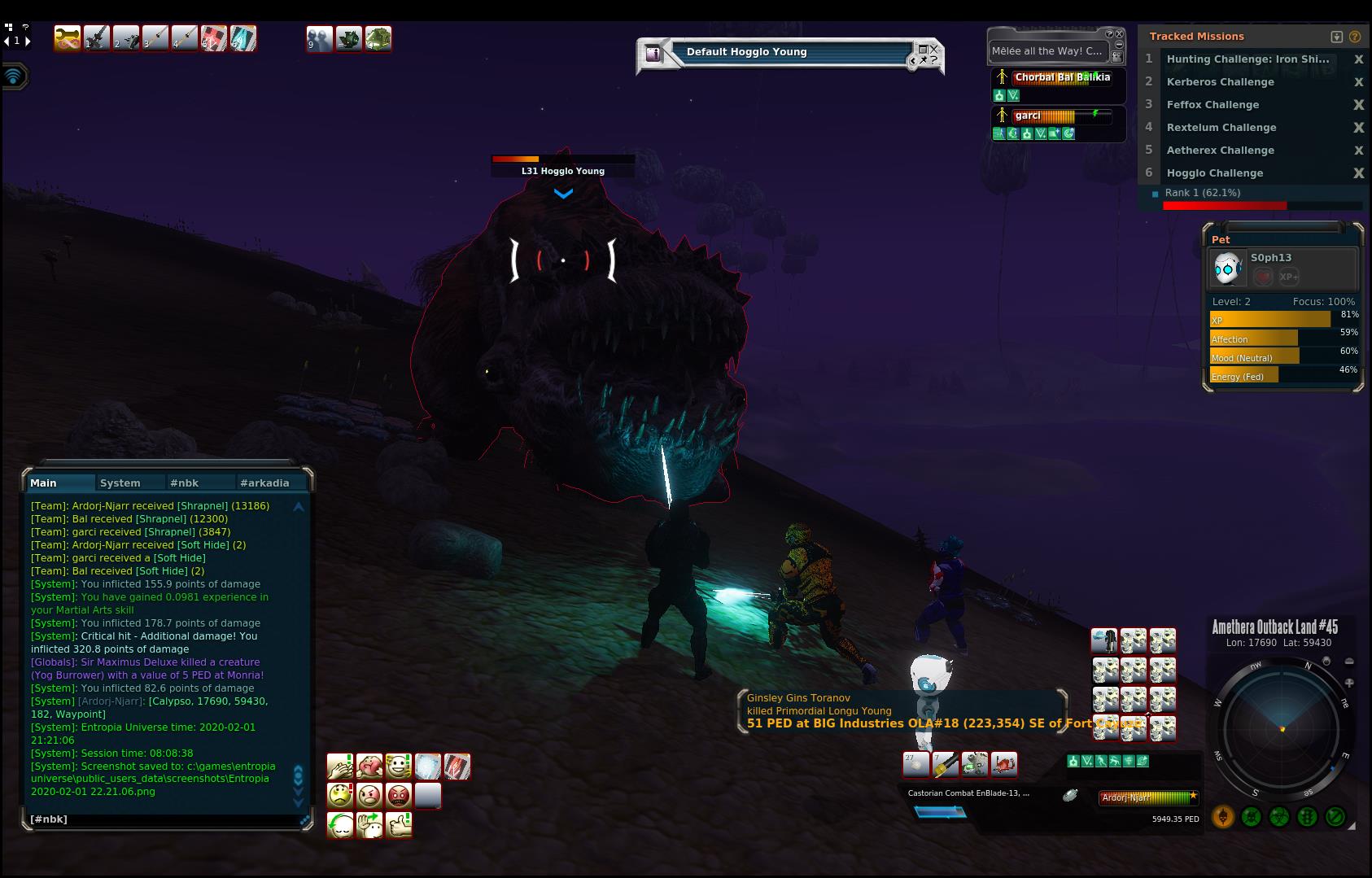This screenshot has height=878, width=1372.
Task: Switch to the System chat tab
Action: pyautogui.click(x=120, y=483)
